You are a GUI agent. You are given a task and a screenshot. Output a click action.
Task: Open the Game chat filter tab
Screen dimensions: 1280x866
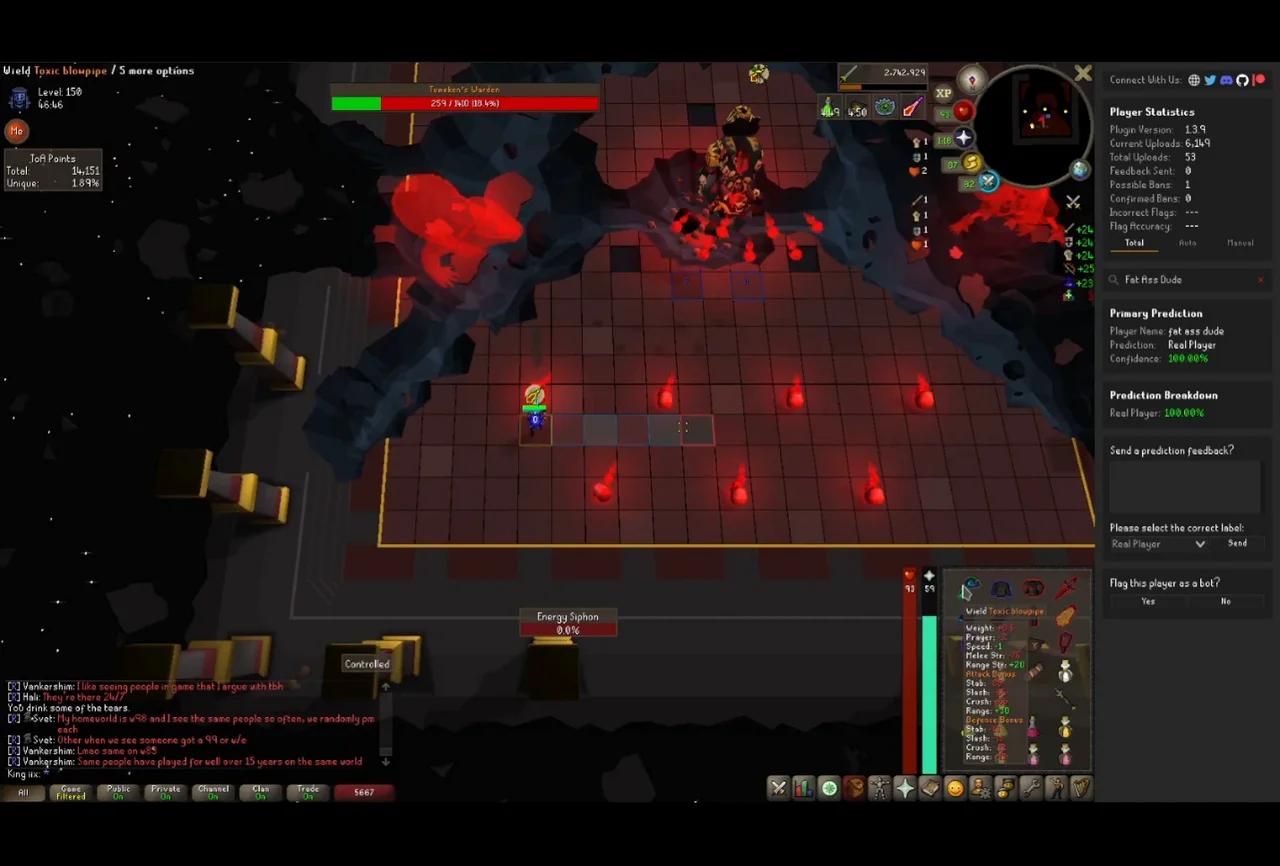(x=71, y=792)
